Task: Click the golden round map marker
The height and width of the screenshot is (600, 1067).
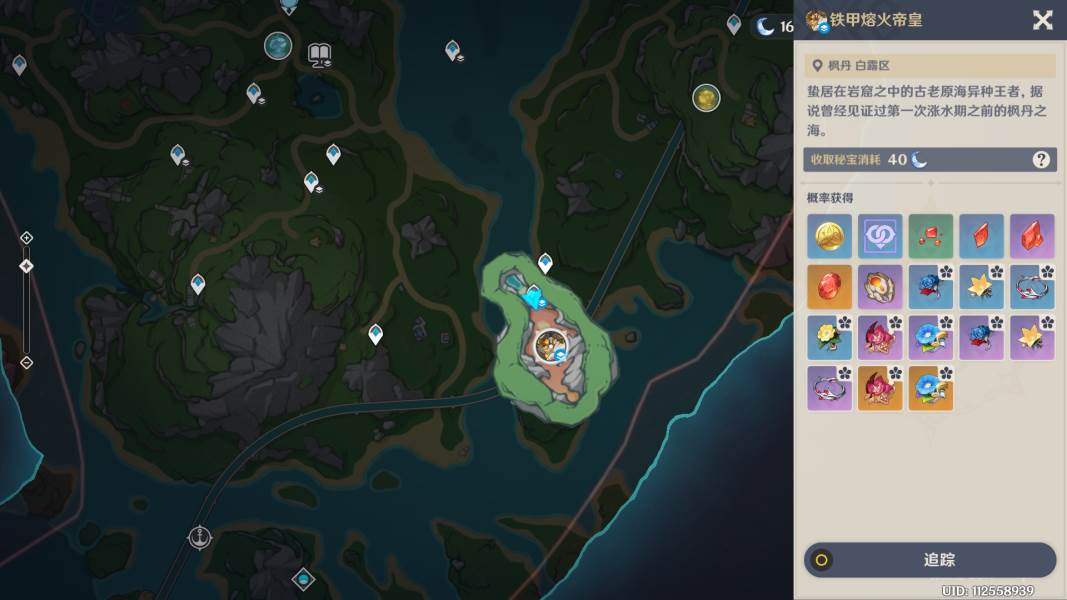Action: [706, 98]
